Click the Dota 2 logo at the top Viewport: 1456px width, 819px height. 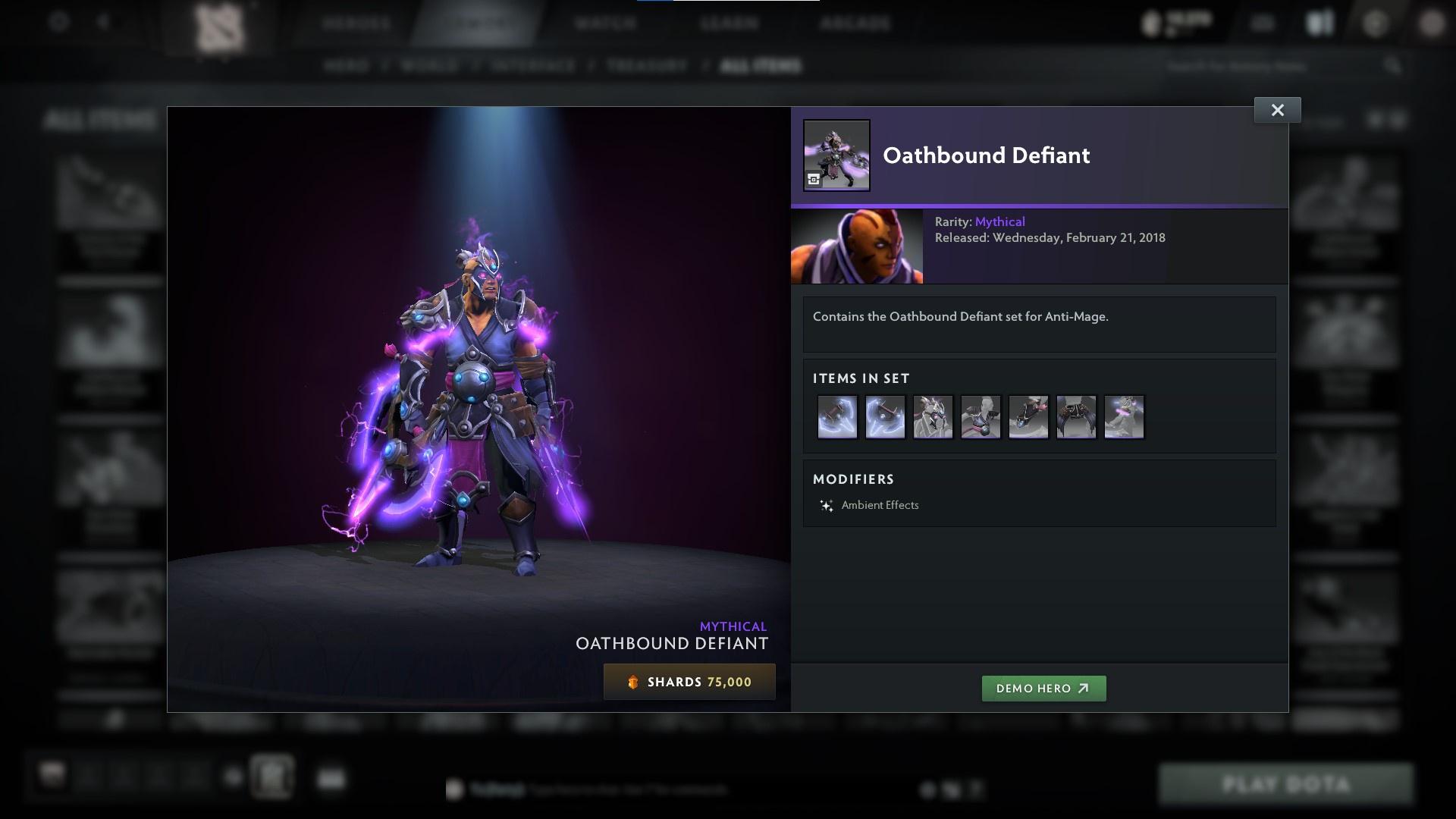[x=220, y=25]
